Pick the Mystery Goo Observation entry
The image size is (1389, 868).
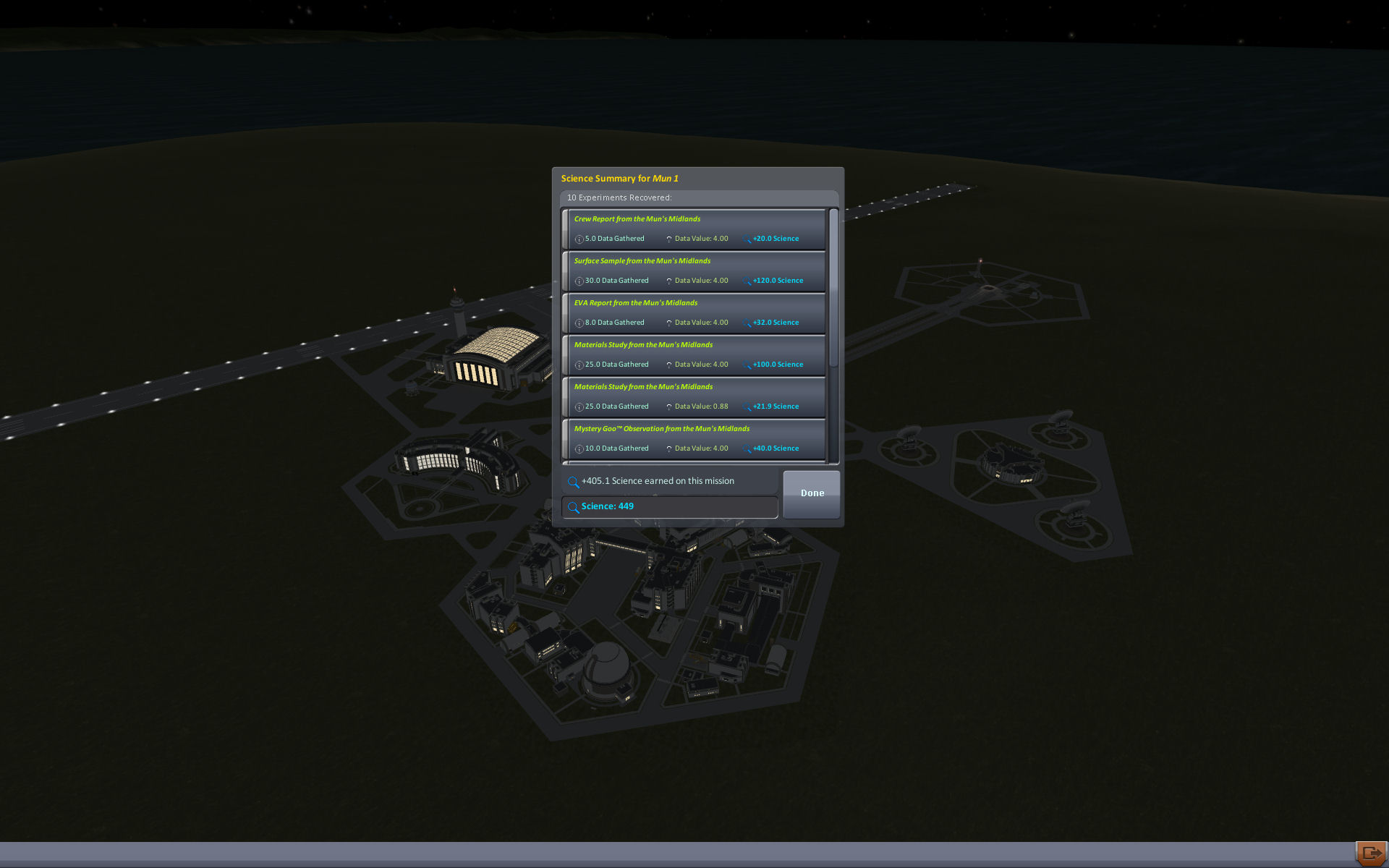695,438
